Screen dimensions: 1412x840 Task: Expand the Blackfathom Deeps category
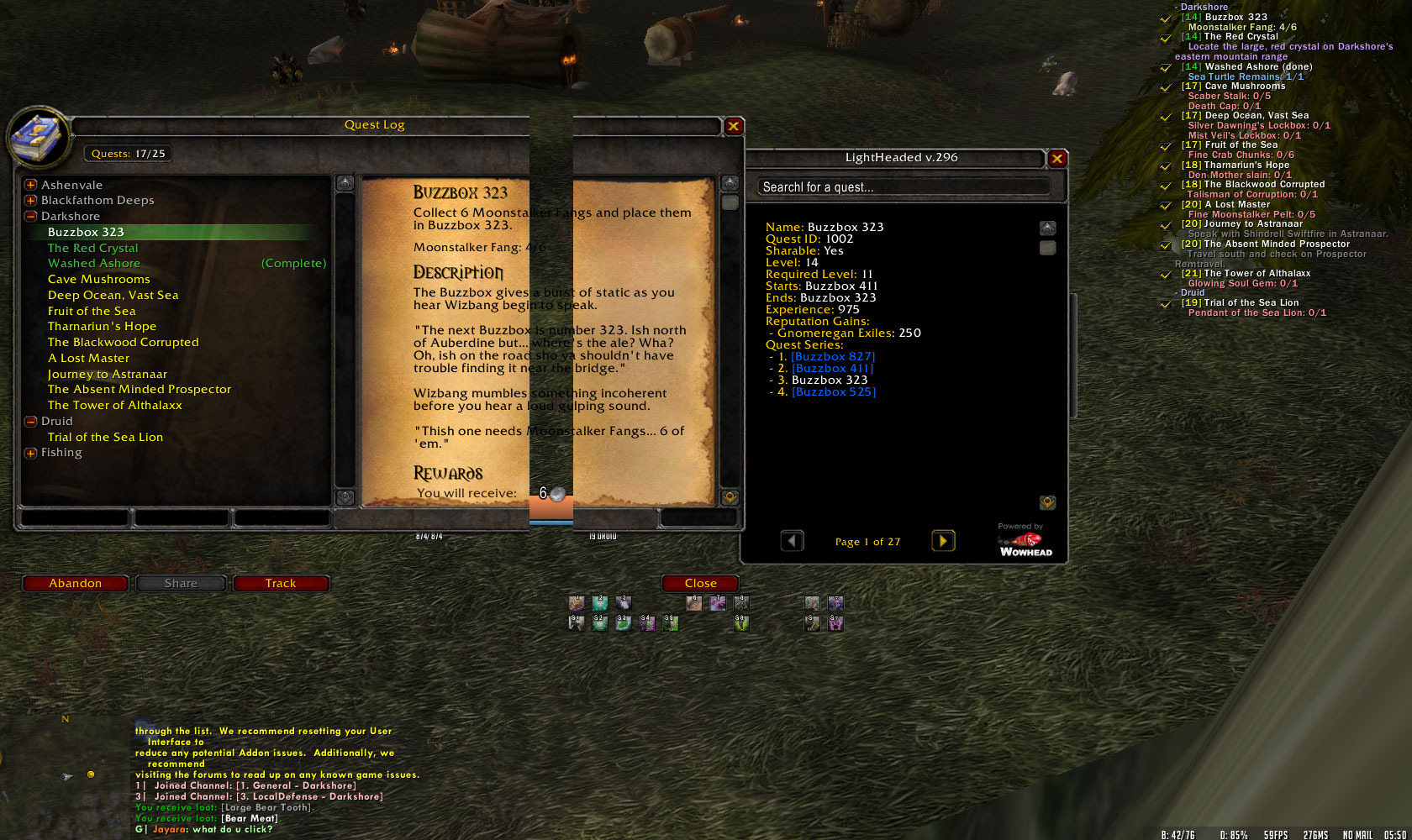tap(31, 201)
